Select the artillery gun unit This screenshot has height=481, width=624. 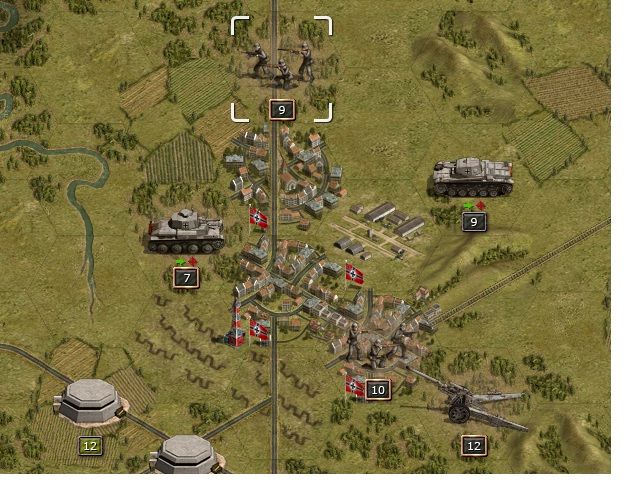472,401
